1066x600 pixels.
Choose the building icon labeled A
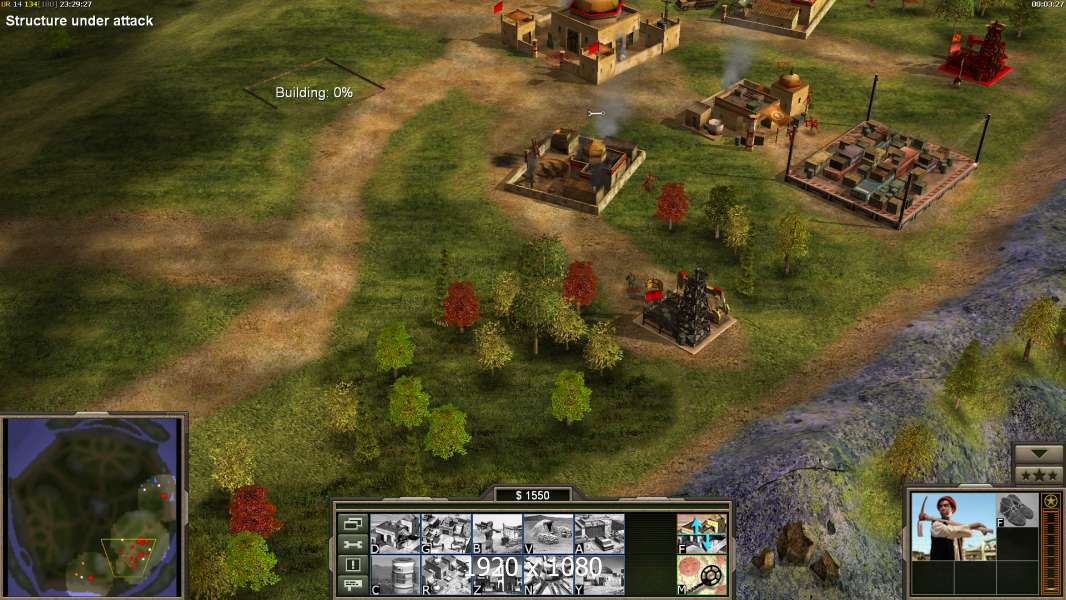[599, 533]
